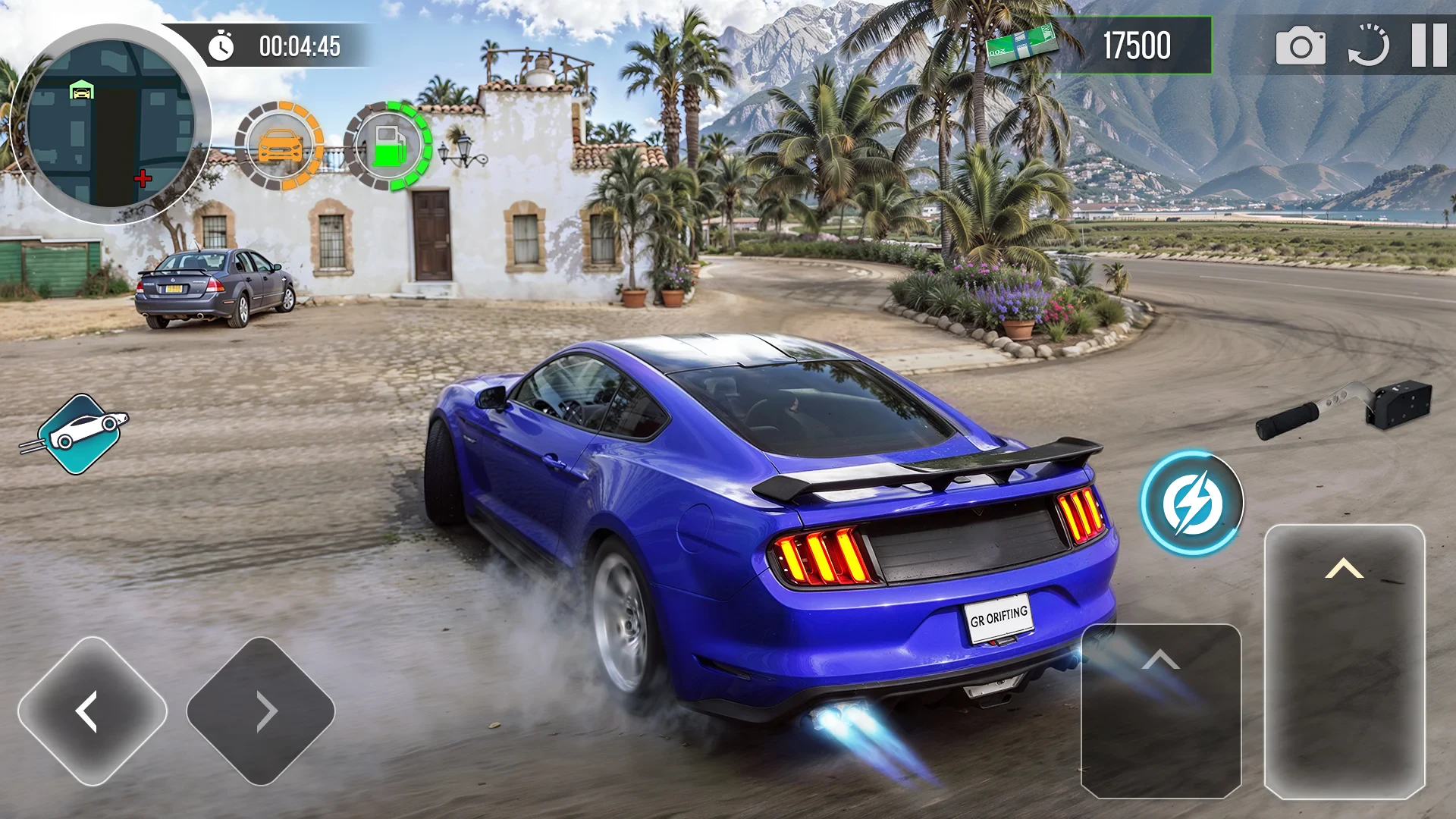1456x819 pixels.
Task: Tap the tall accelerator pedal
Action: tap(1345, 661)
